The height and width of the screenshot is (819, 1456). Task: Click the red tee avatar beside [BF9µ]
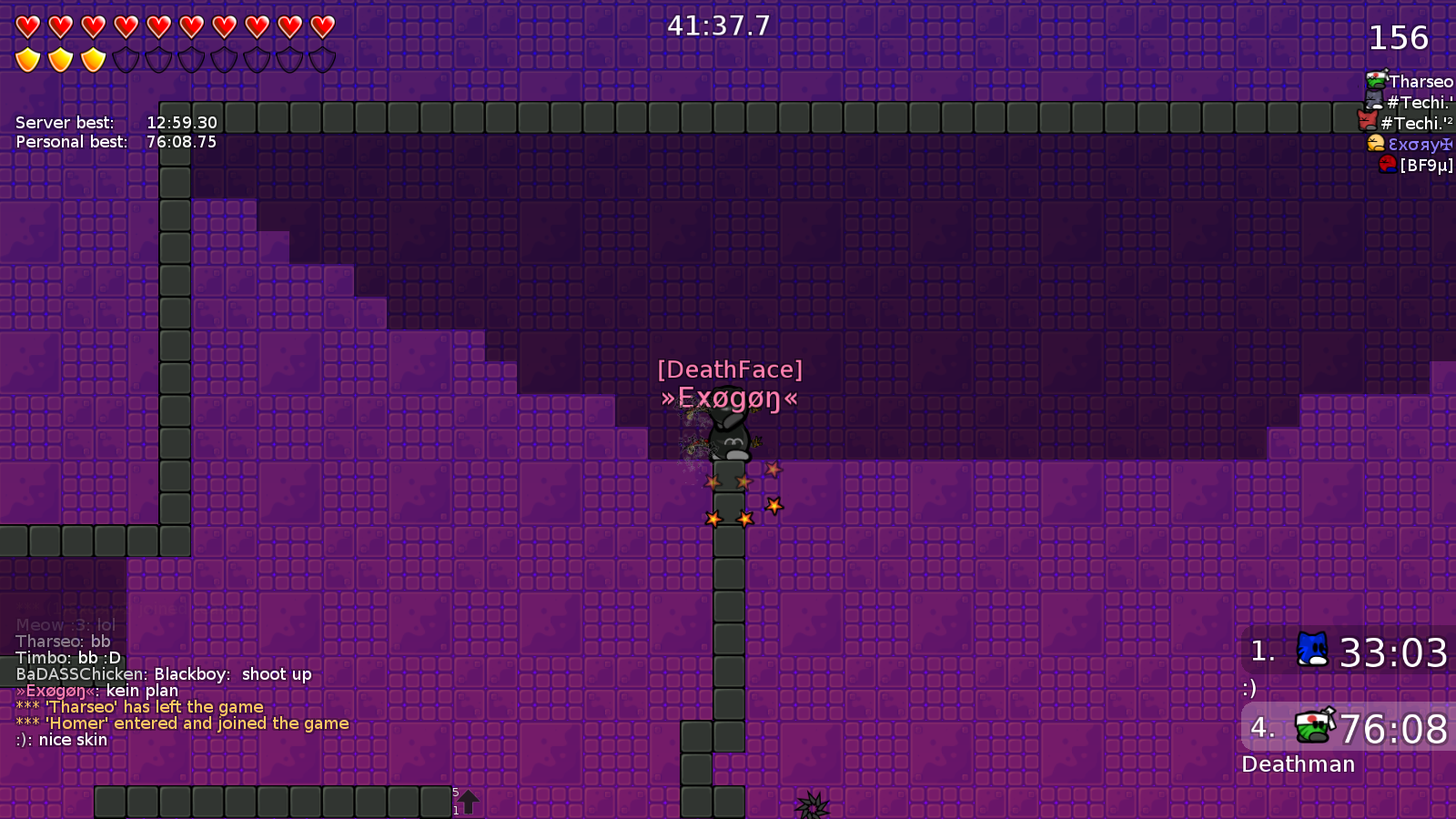point(1387,165)
